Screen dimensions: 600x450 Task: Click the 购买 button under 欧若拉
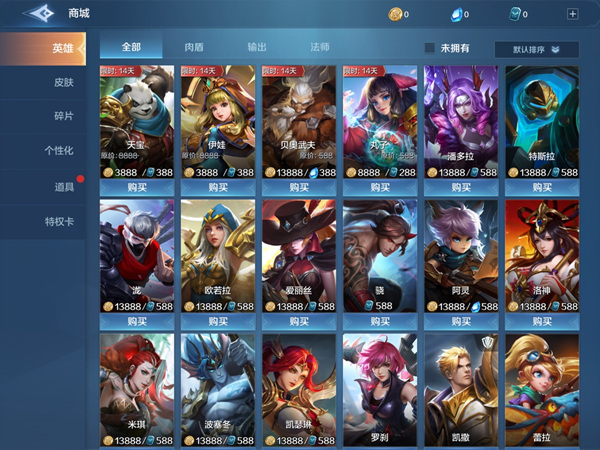(218, 321)
